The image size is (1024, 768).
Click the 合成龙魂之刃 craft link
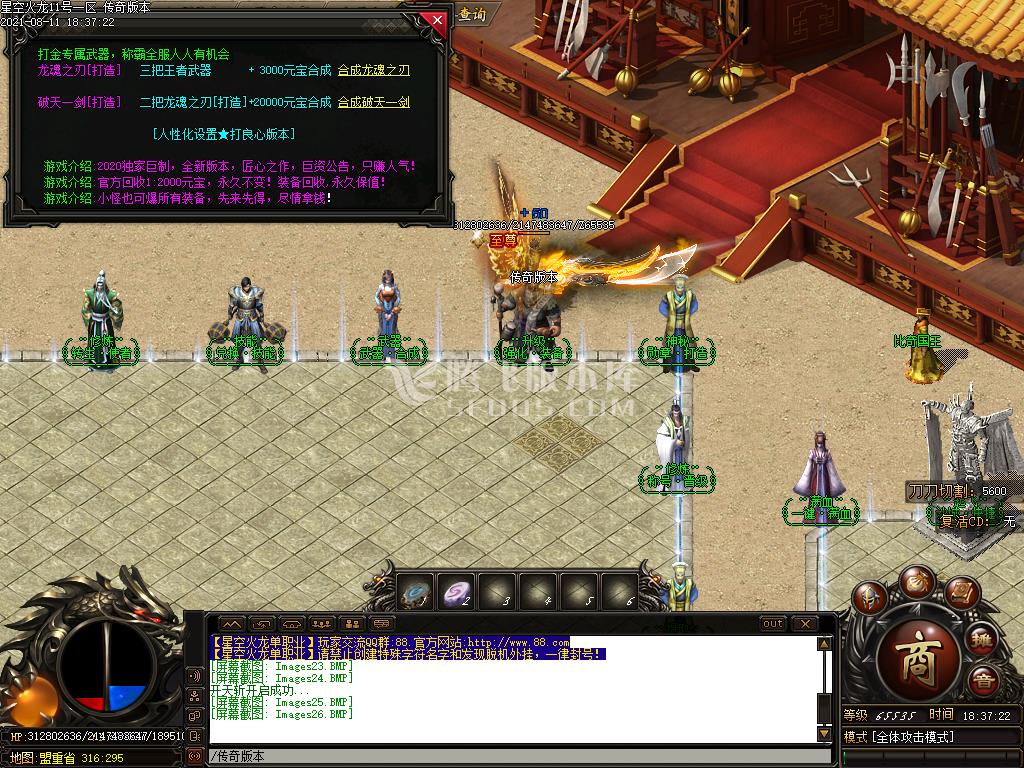tap(373, 70)
